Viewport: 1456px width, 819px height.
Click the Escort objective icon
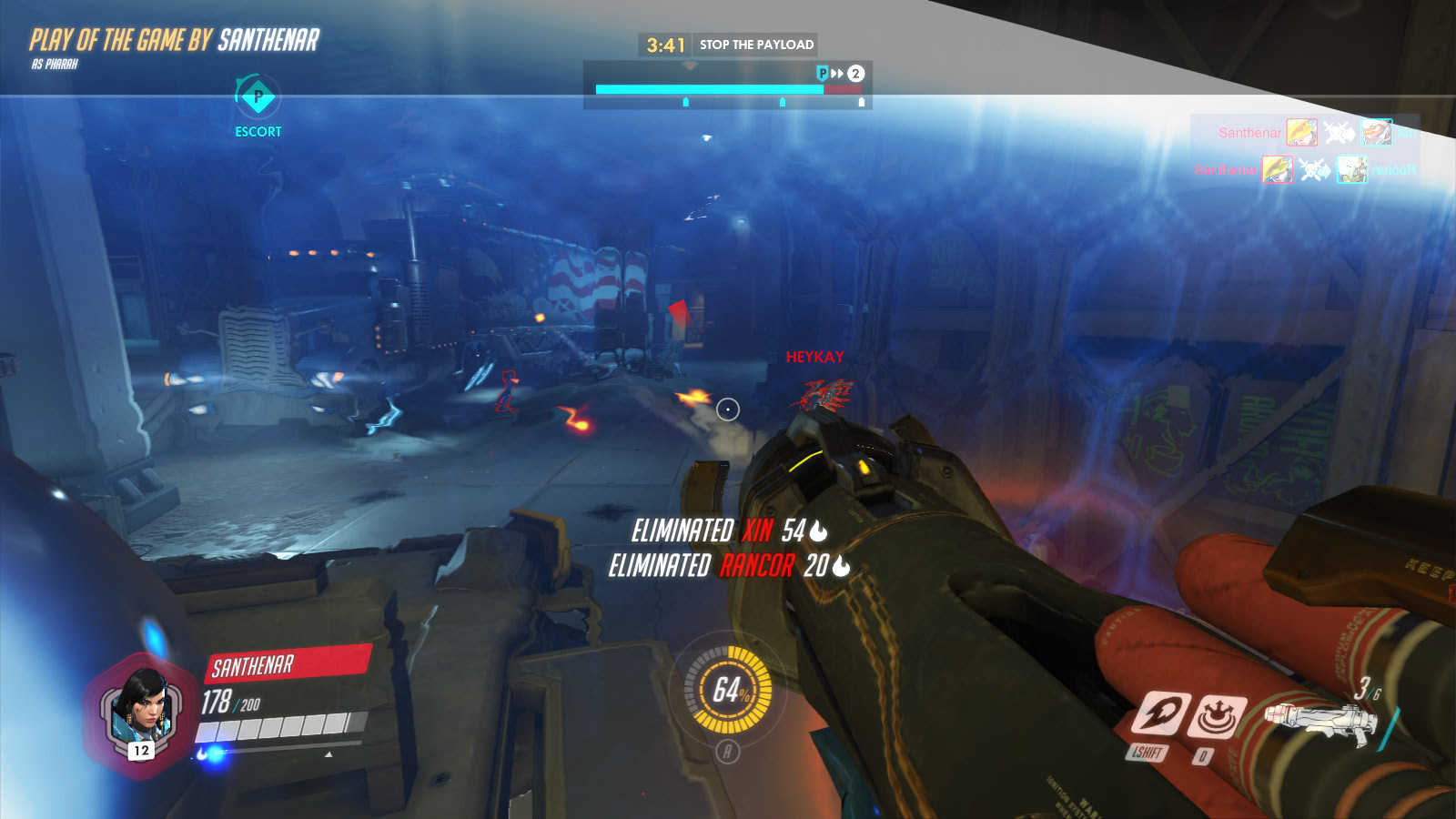tap(258, 96)
